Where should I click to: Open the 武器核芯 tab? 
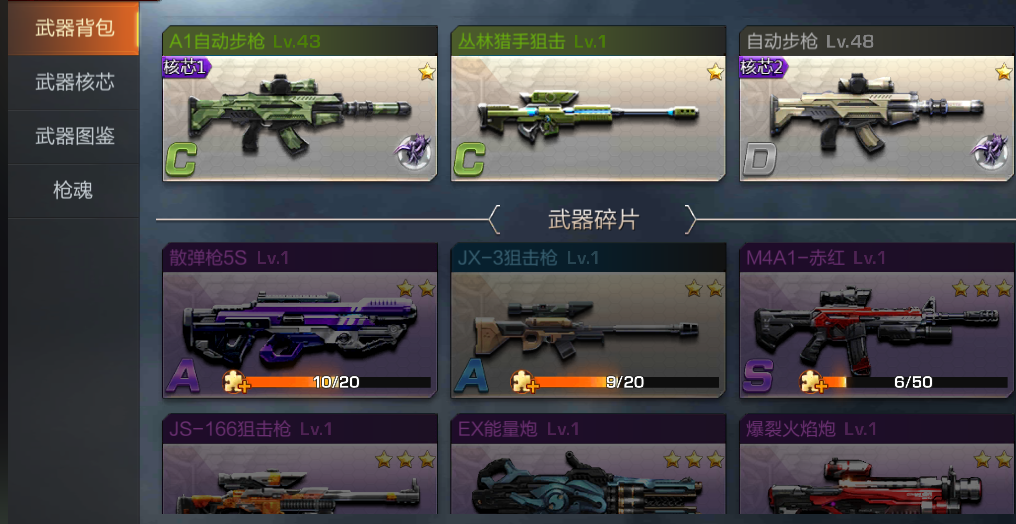(x=74, y=82)
